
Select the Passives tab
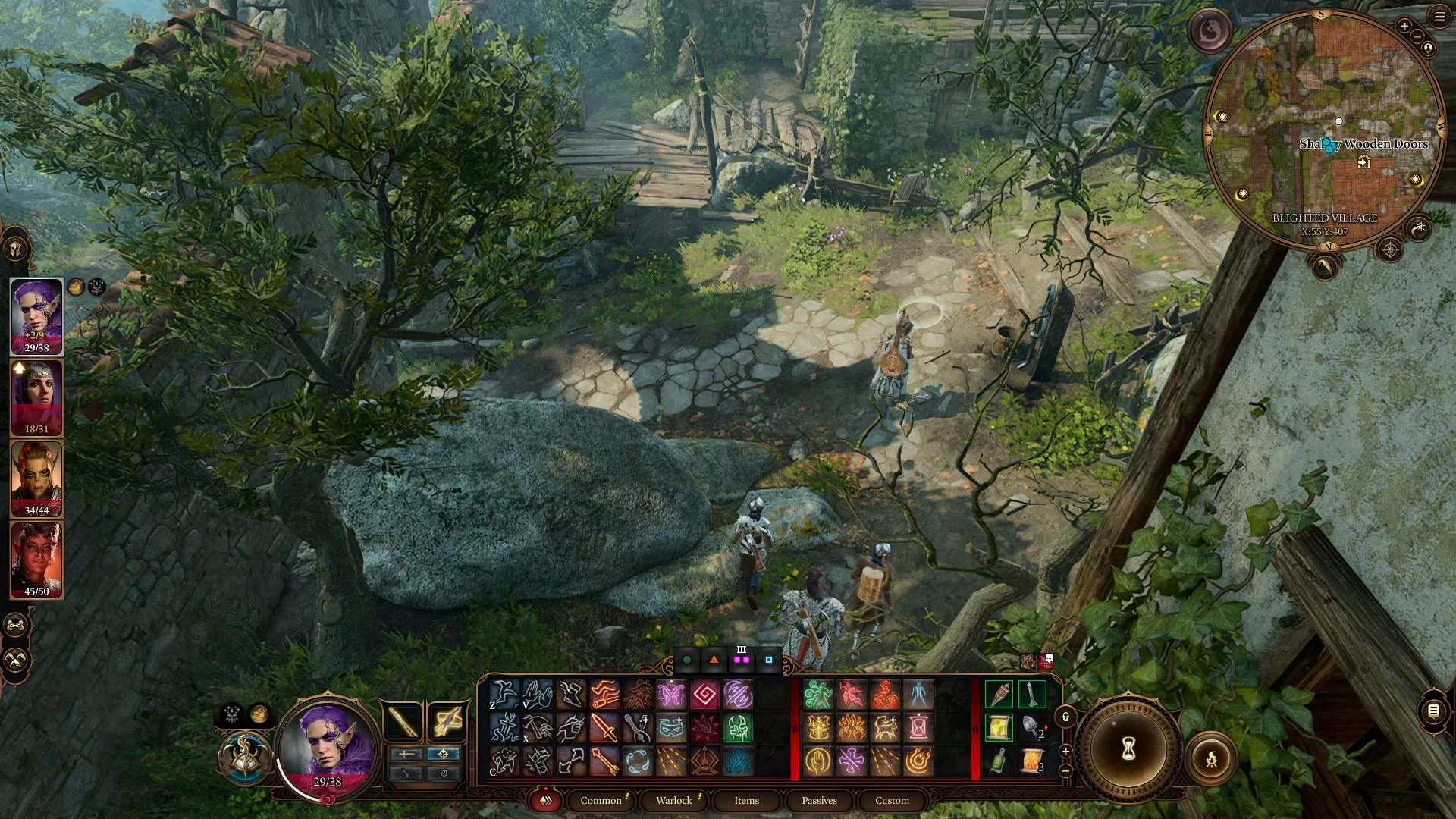coord(819,800)
